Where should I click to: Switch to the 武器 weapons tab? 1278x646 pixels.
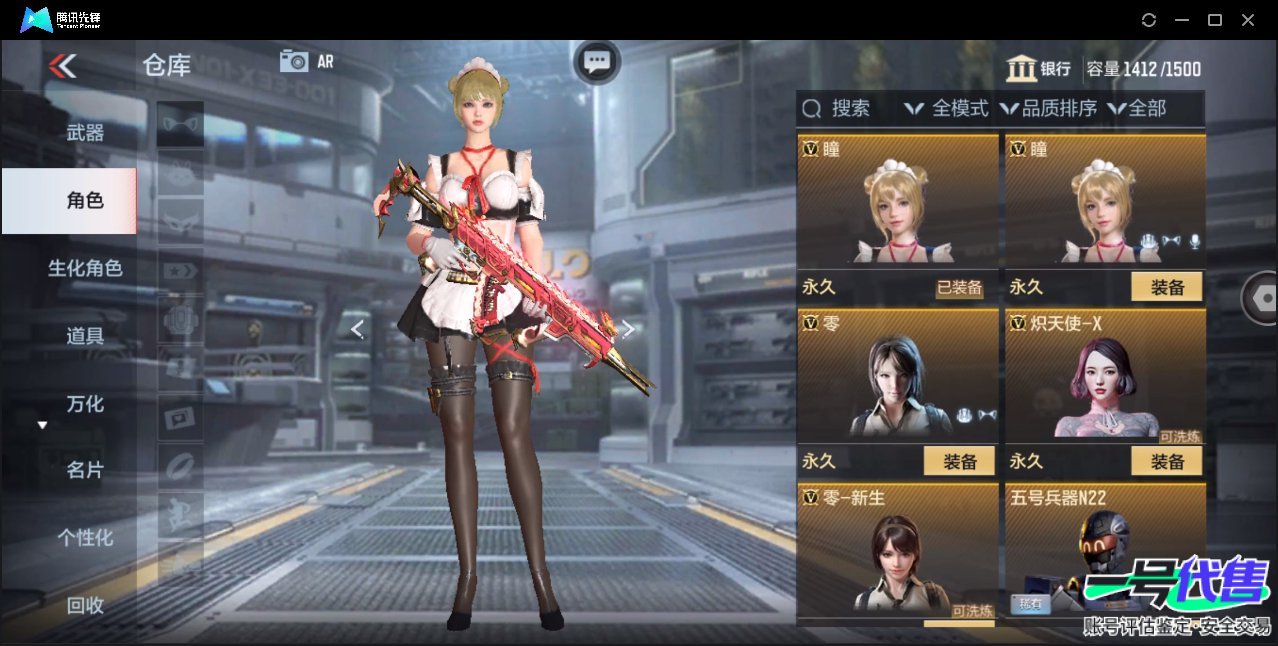(85, 132)
